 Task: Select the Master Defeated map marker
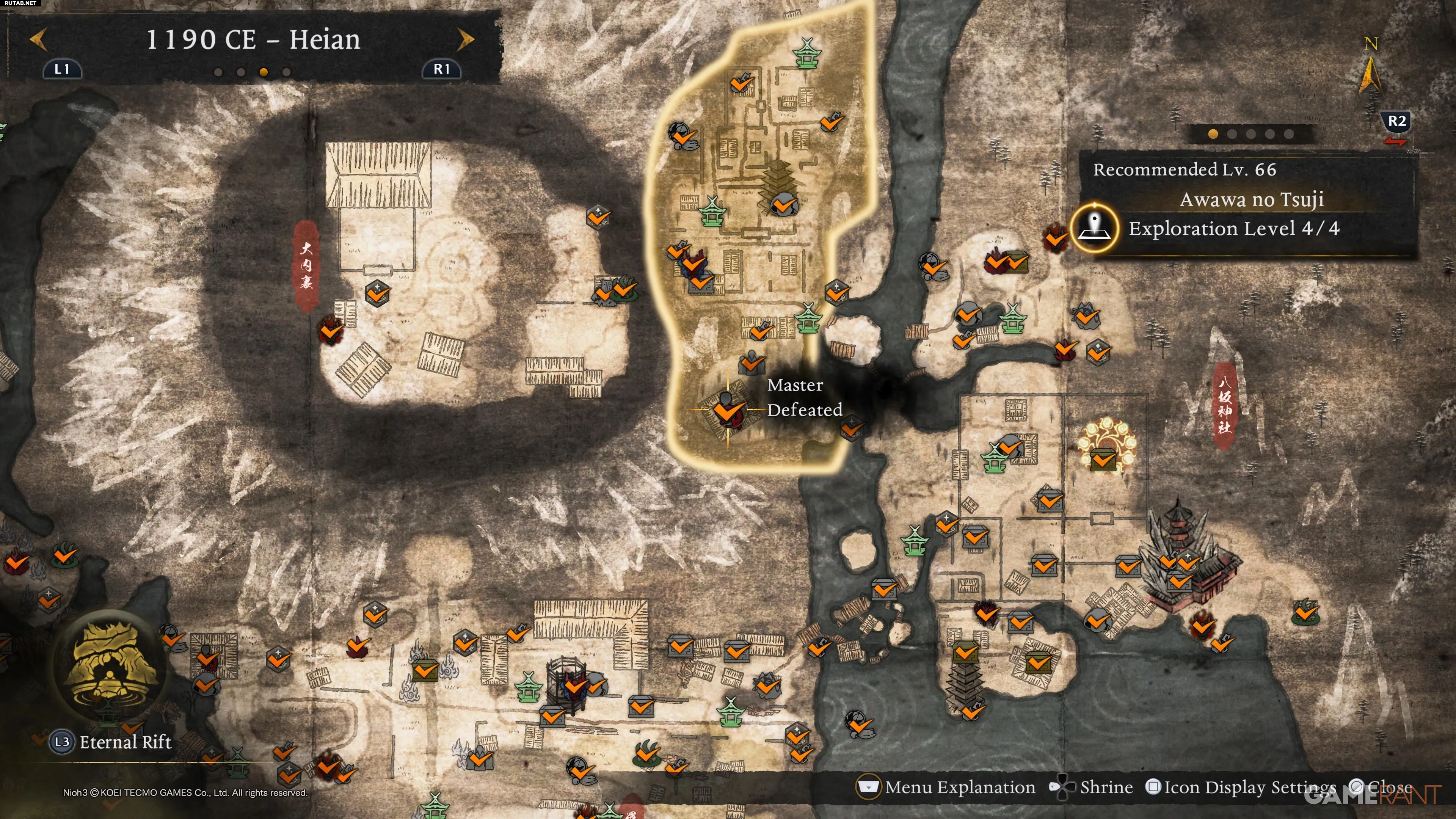[x=726, y=410]
